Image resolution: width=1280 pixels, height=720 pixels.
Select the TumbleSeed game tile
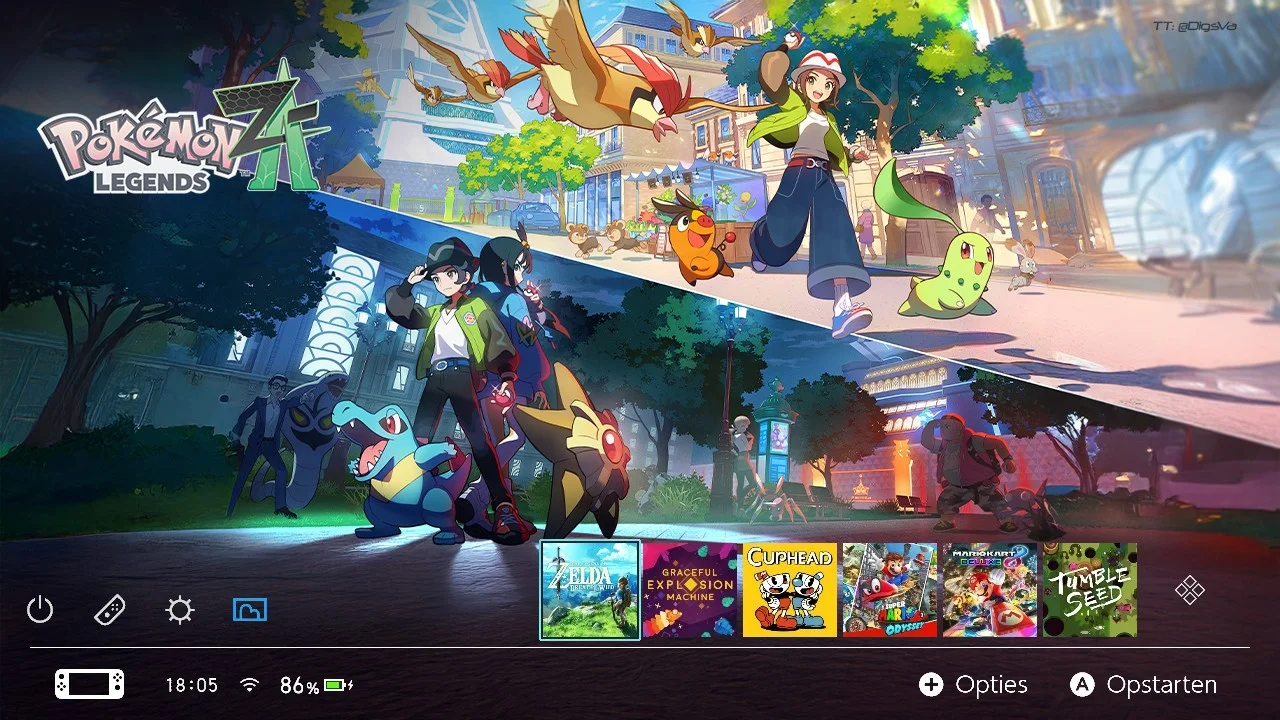click(1089, 589)
